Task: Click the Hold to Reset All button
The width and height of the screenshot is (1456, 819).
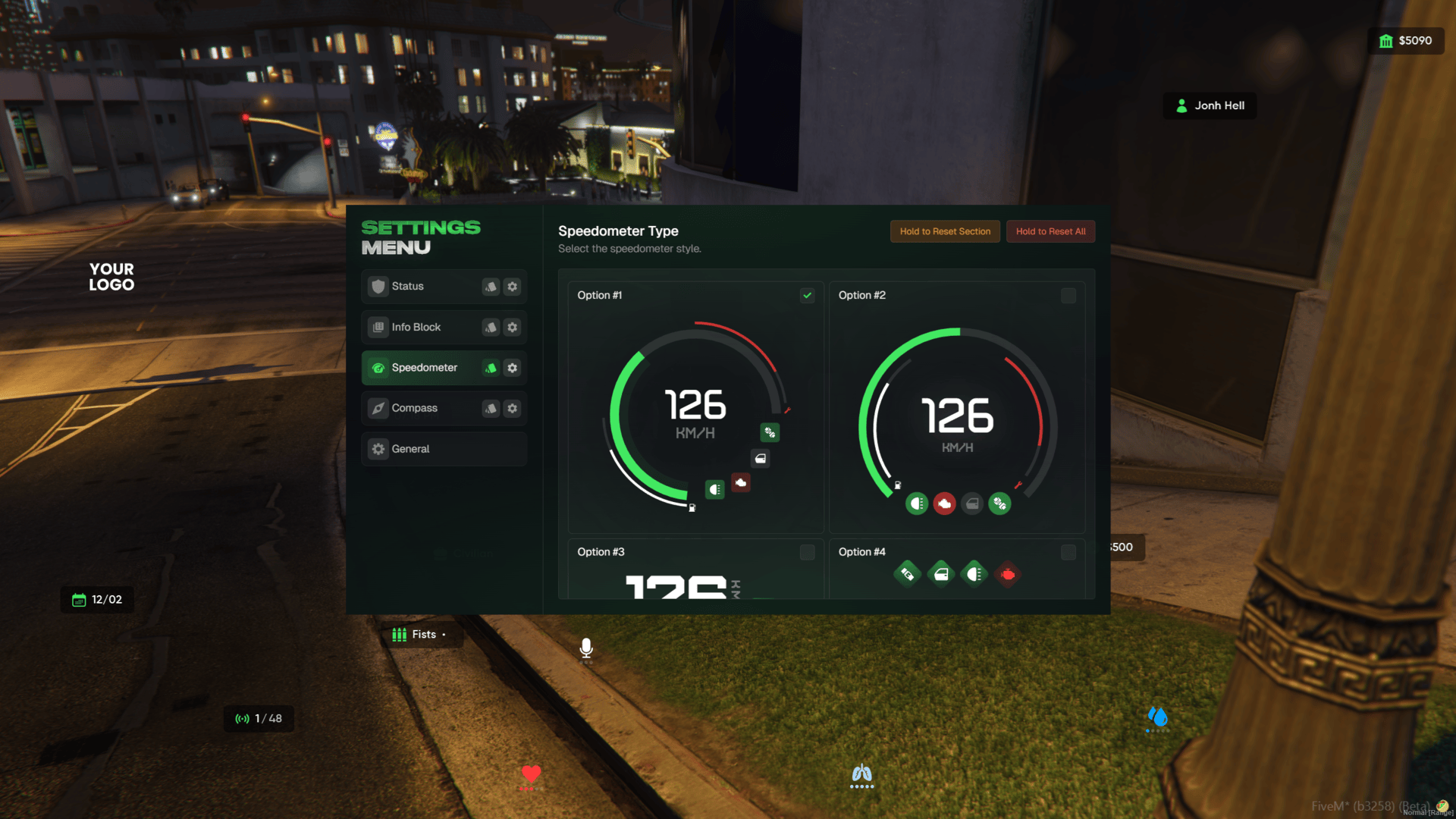Action: click(1050, 231)
